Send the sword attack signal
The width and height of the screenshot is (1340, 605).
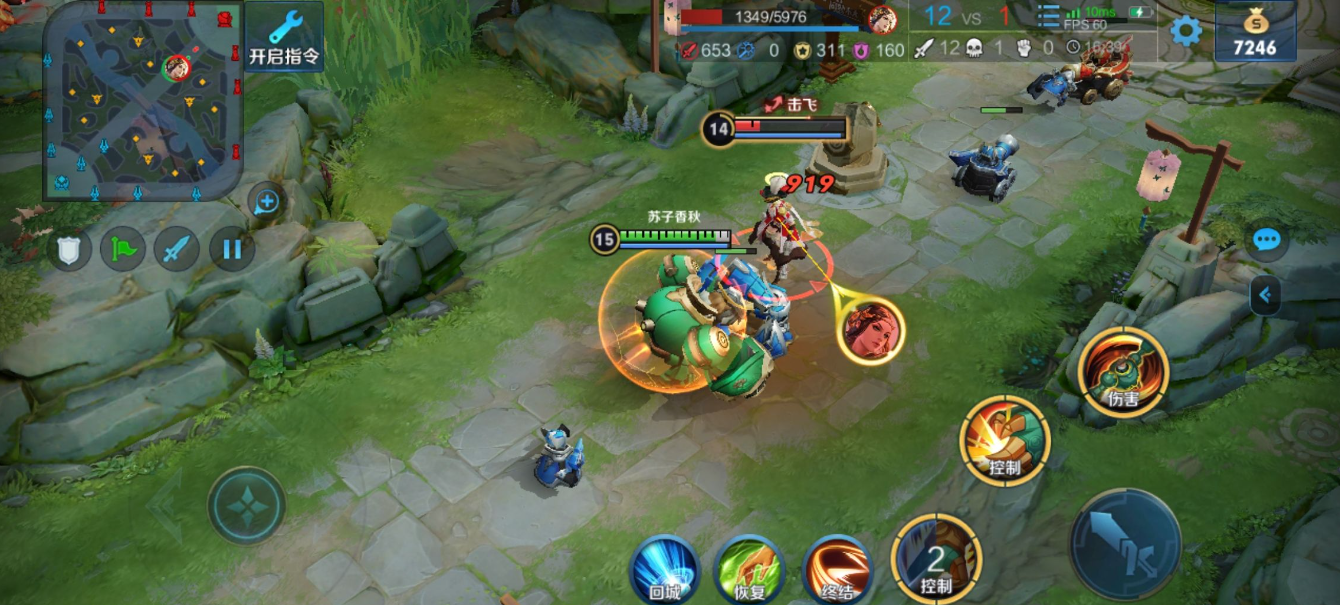[x=177, y=248]
